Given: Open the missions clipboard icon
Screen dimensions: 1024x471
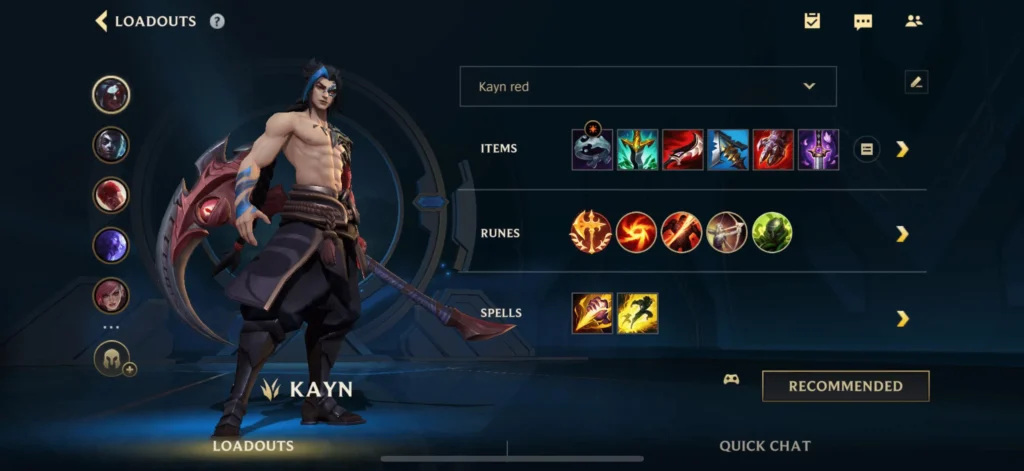Looking at the screenshot, I should pyautogui.click(x=812, y=21).
